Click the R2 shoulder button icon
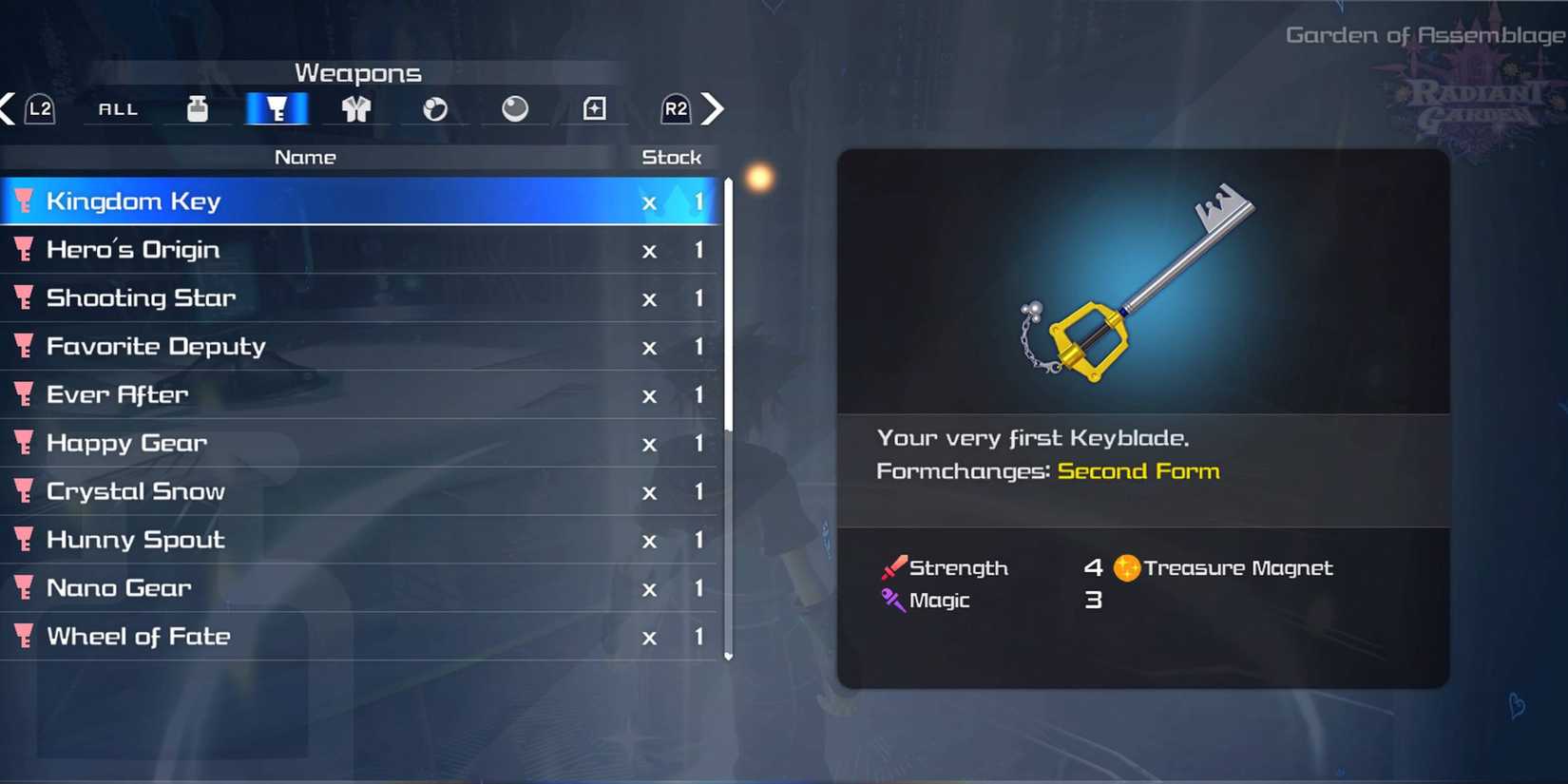The height and width of the screenshot is (784, 1568). click(675, 108)
